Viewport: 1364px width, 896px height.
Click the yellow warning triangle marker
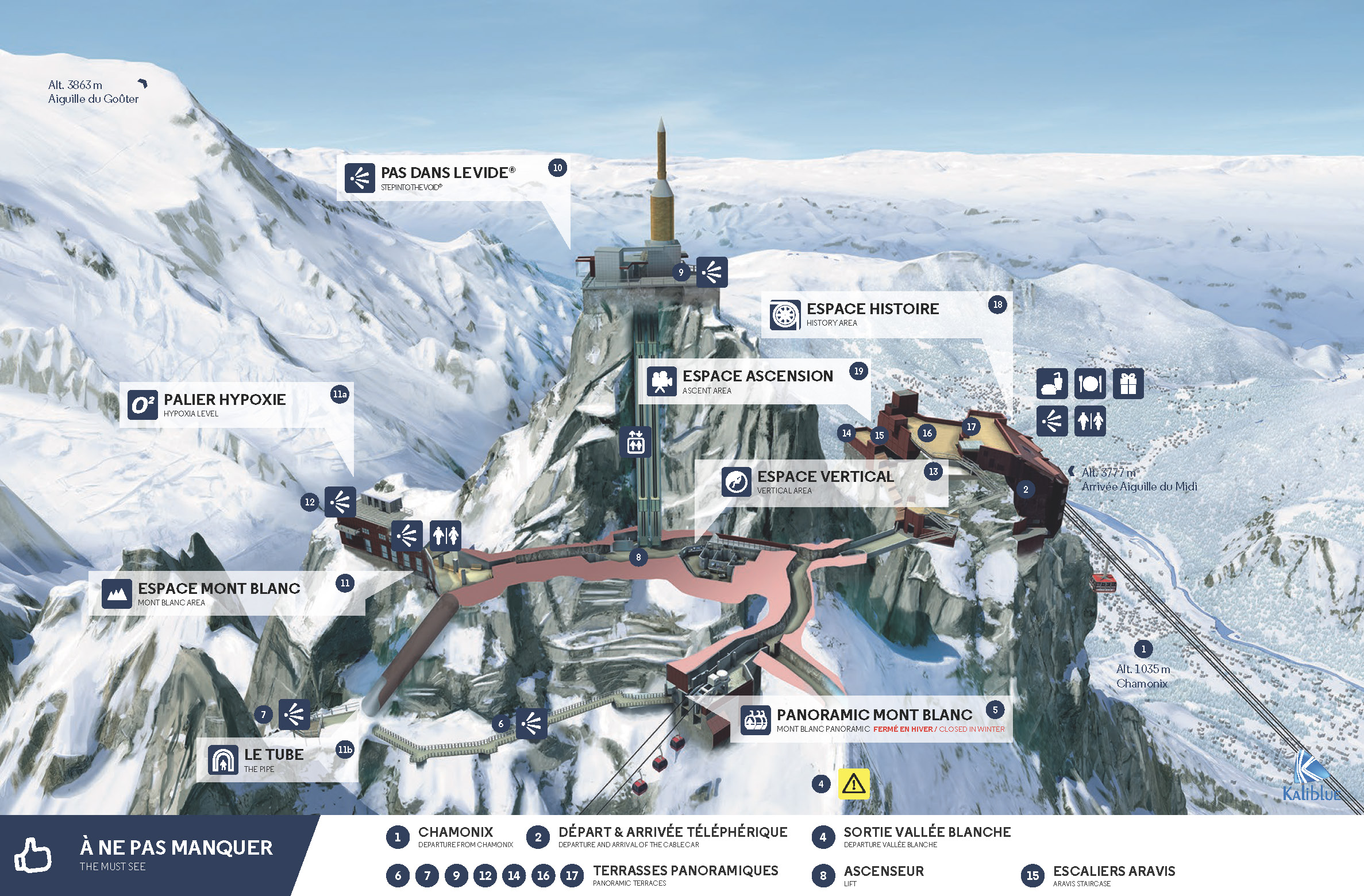854,783
